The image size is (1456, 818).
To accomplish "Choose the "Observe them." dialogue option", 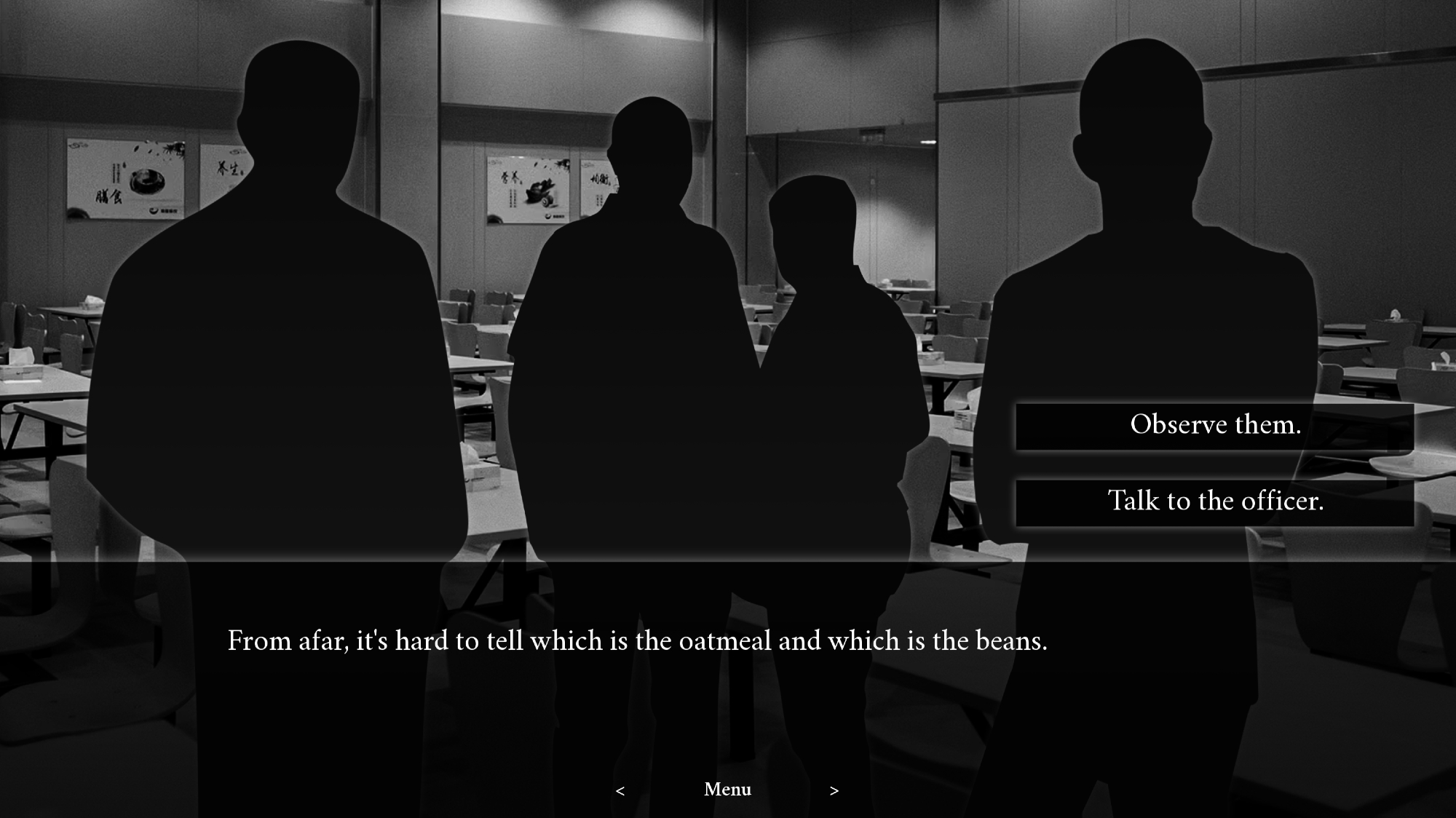I will [1214, 426].
